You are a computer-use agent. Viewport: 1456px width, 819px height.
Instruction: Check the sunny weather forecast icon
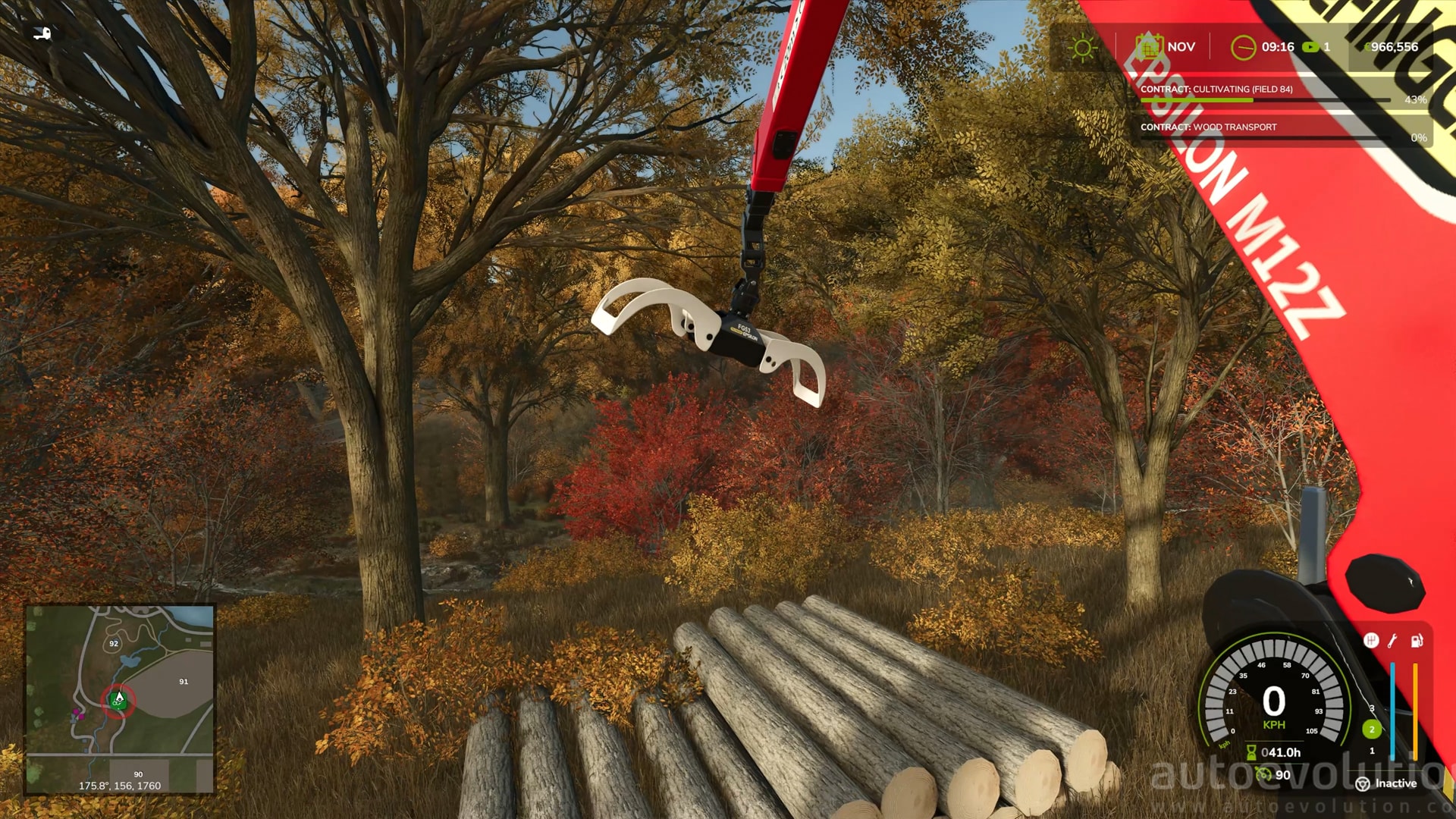coord(1083,48)
